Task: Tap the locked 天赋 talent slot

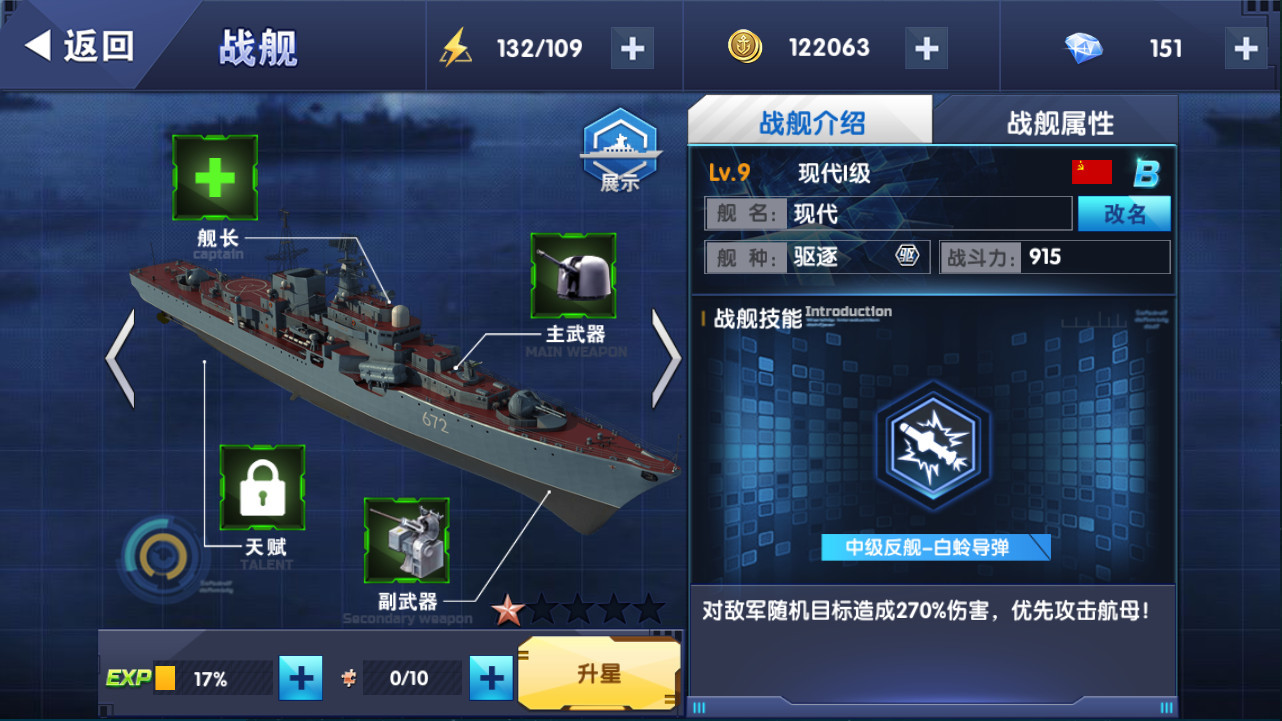Action: (262, 488)
